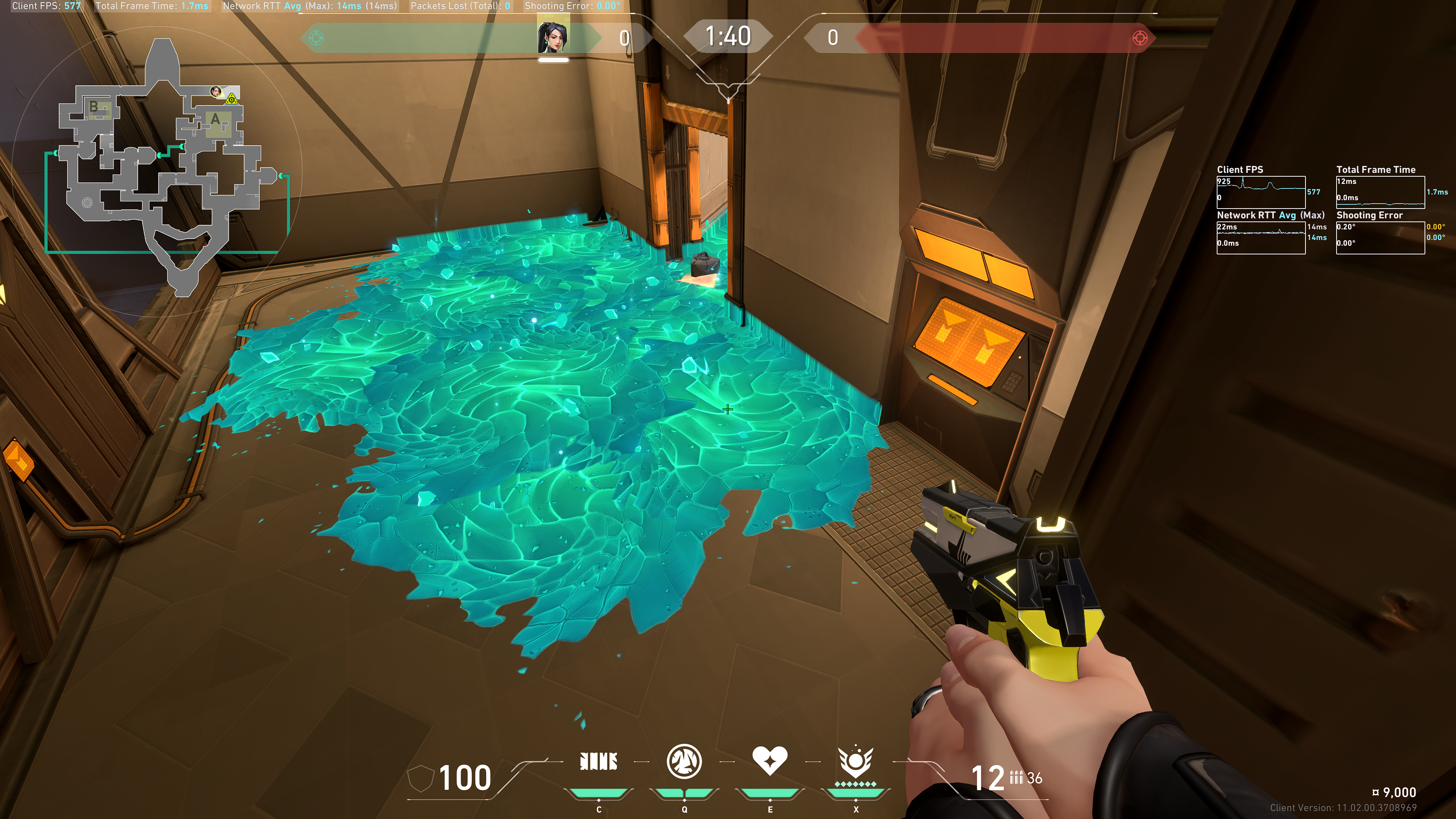Click the A site marker on minimap
Image resolution: width=1456 pixels, height=819 pixels.
(x=215, y=120)
